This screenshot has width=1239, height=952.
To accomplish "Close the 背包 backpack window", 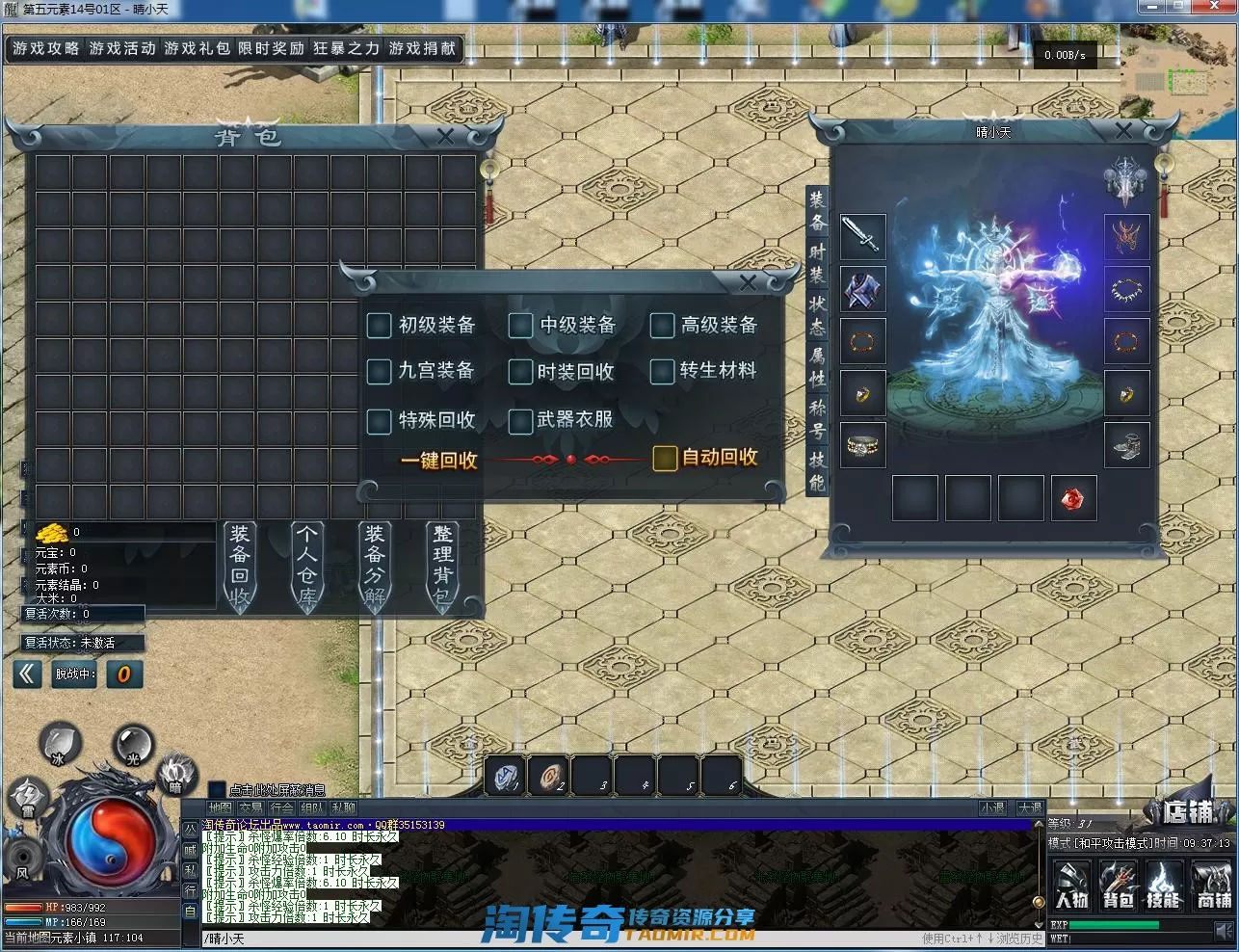I will (445, 137).
